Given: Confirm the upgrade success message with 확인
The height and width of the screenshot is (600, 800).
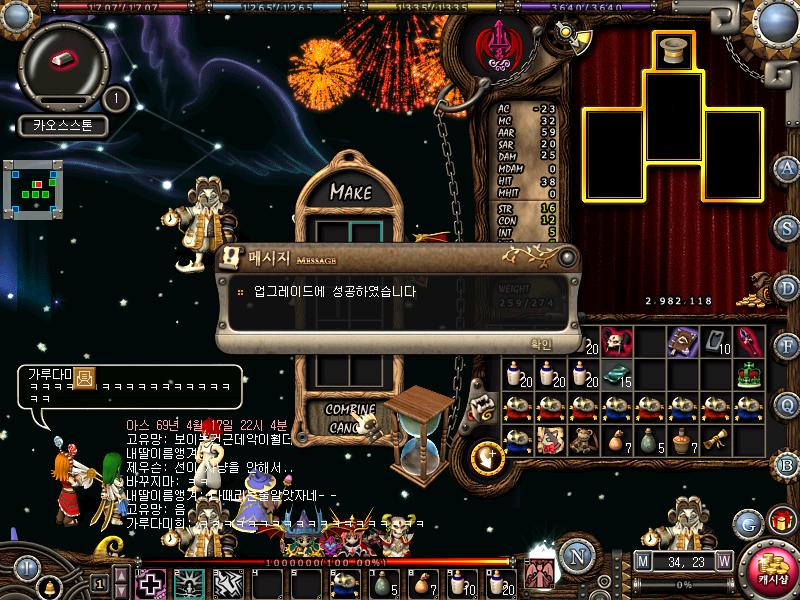Looking at the screenshot, I should (541, 343).
